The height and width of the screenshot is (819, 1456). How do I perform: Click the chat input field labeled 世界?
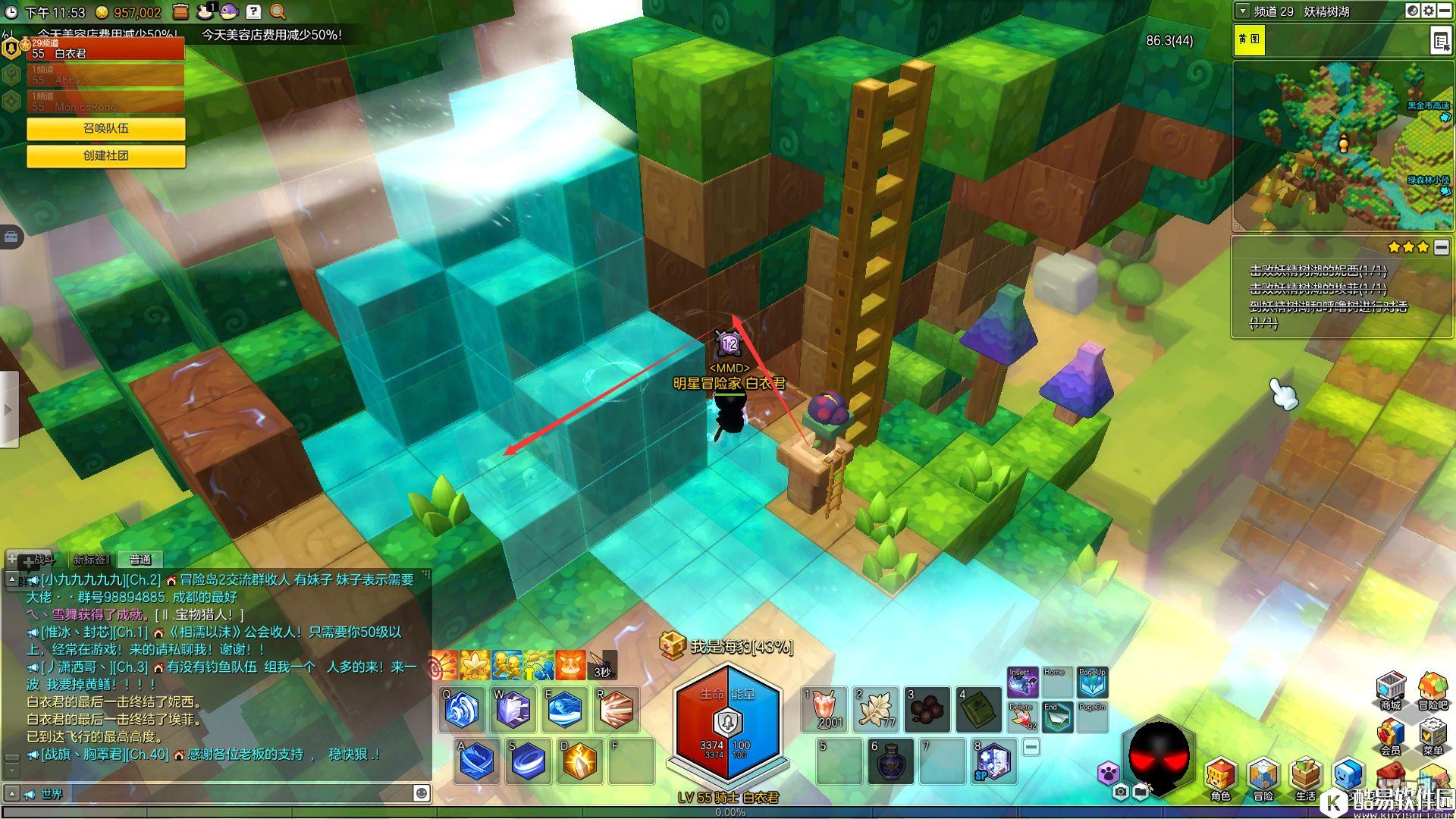coord(227,793)
